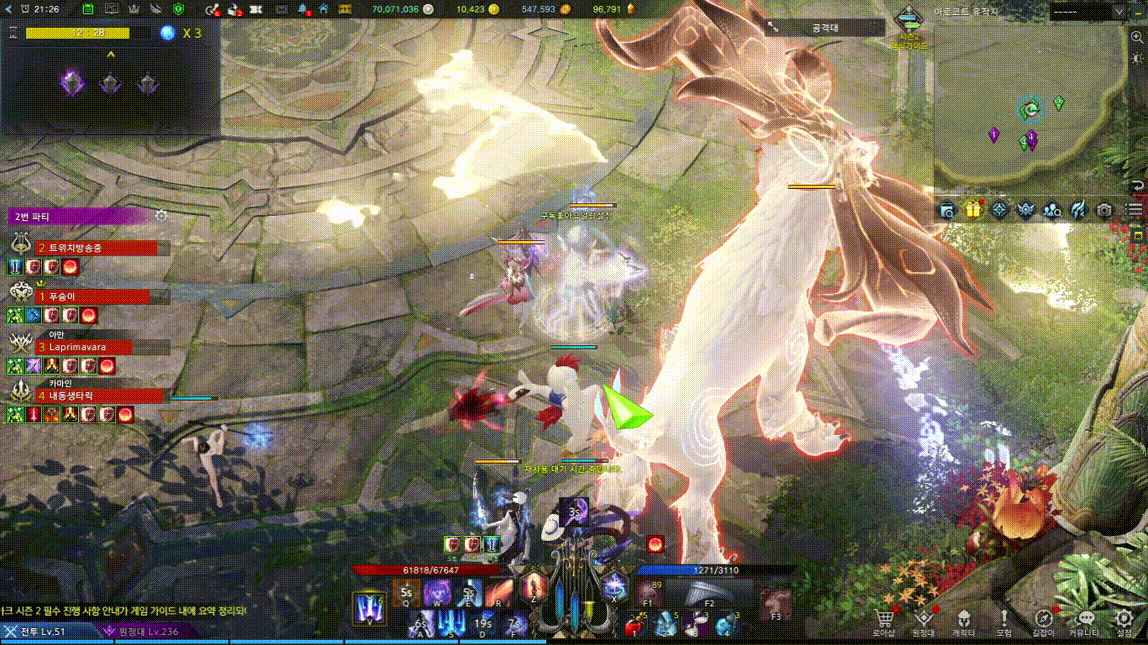
Task: Open the shop cart menu
Action: click(883, 620)
